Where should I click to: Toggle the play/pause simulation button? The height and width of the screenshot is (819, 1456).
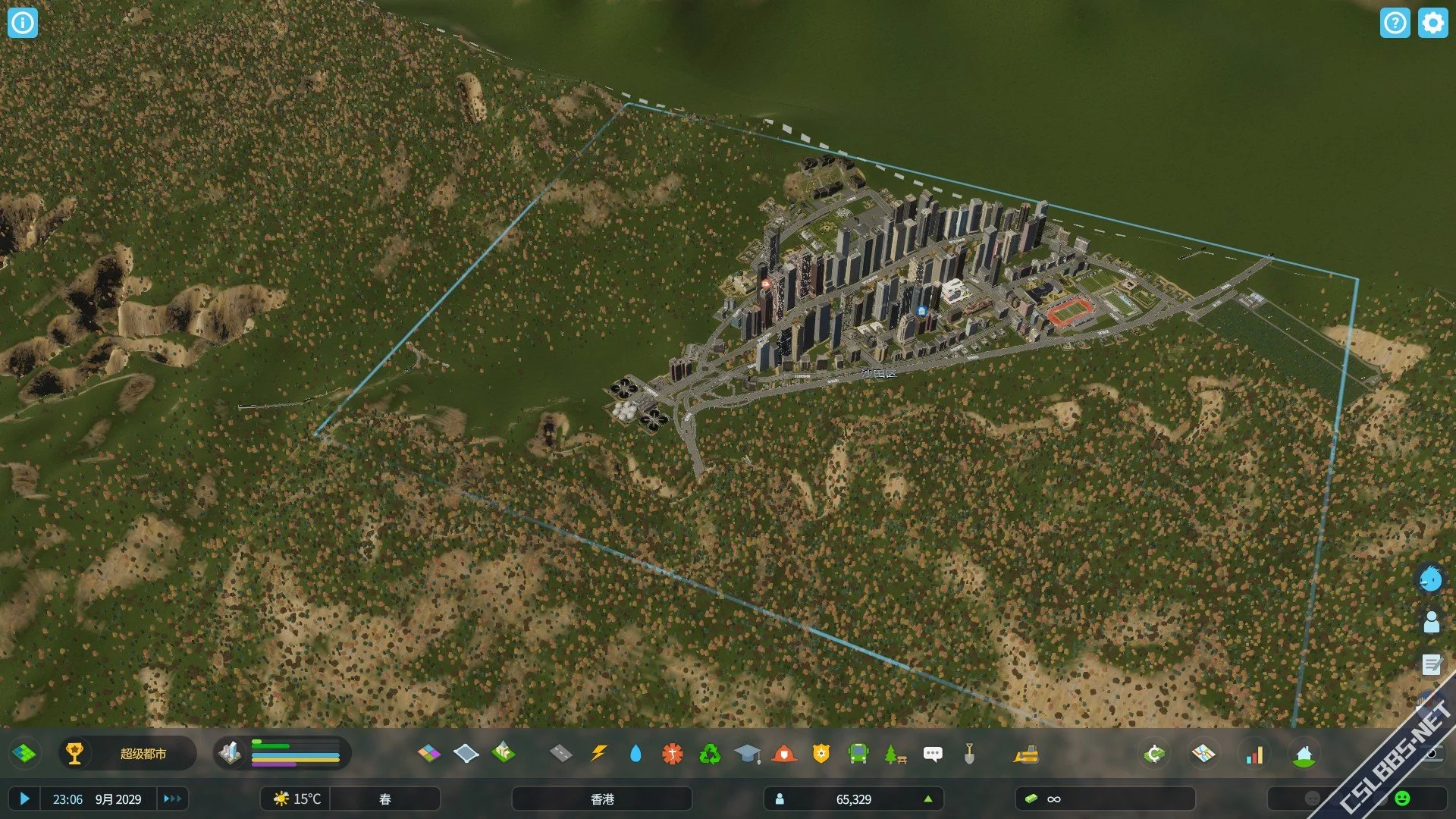point(24,799)
